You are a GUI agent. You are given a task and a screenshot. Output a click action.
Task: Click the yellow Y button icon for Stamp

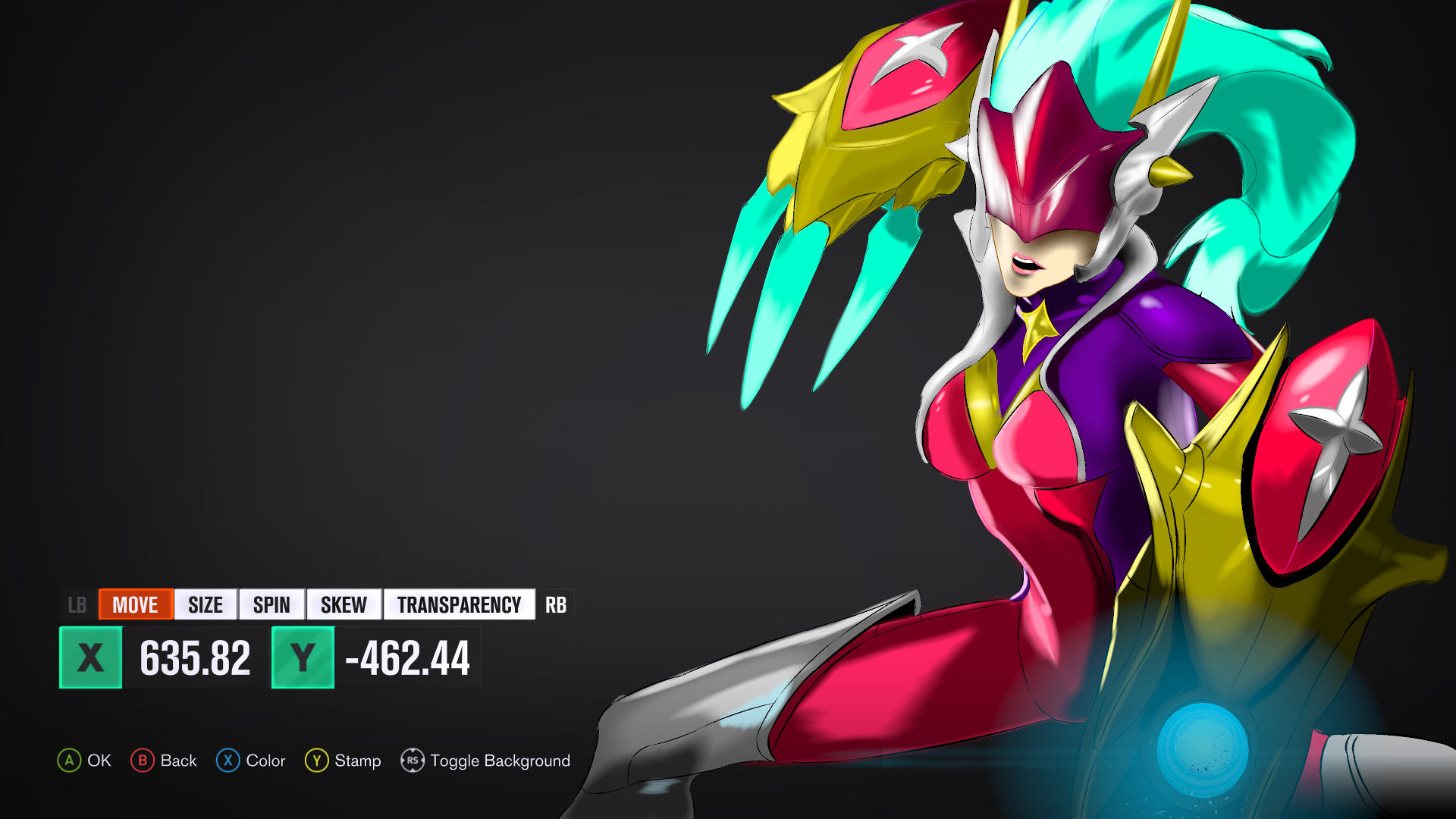316,761
